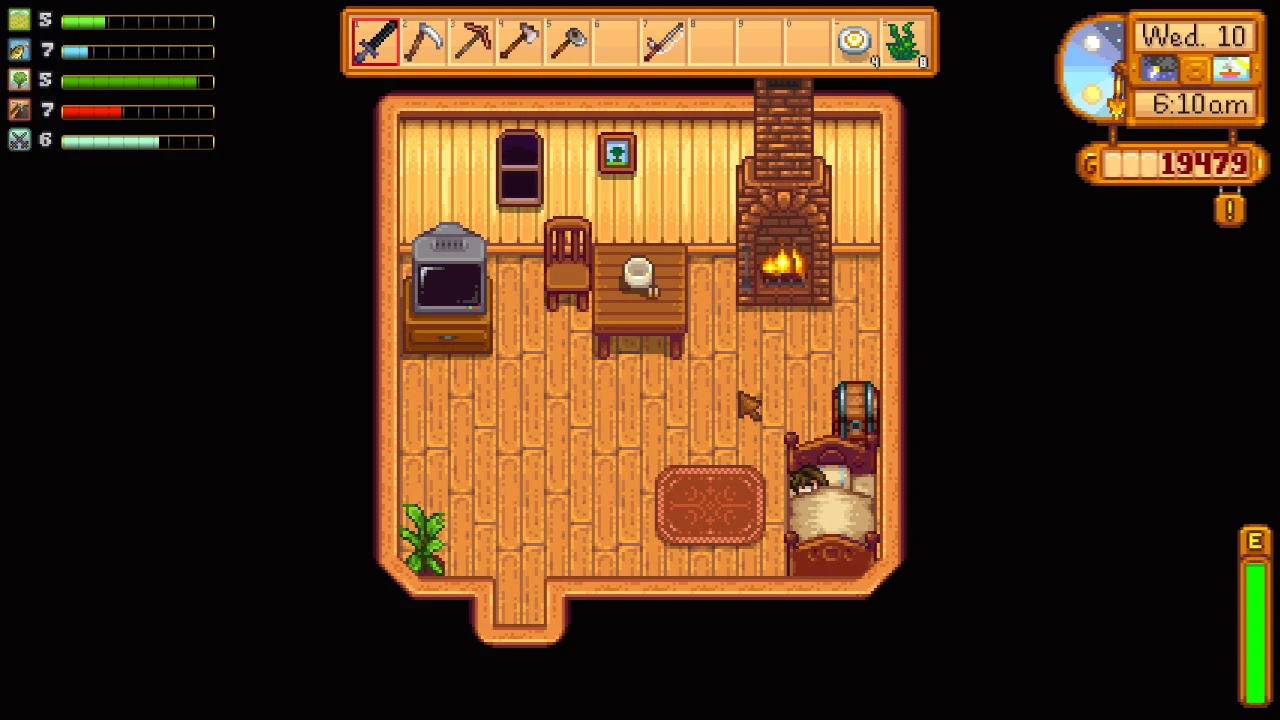Click the farming skill icon
The height and width of the screenshot is (720, 1280).
[x=20, y=20]
